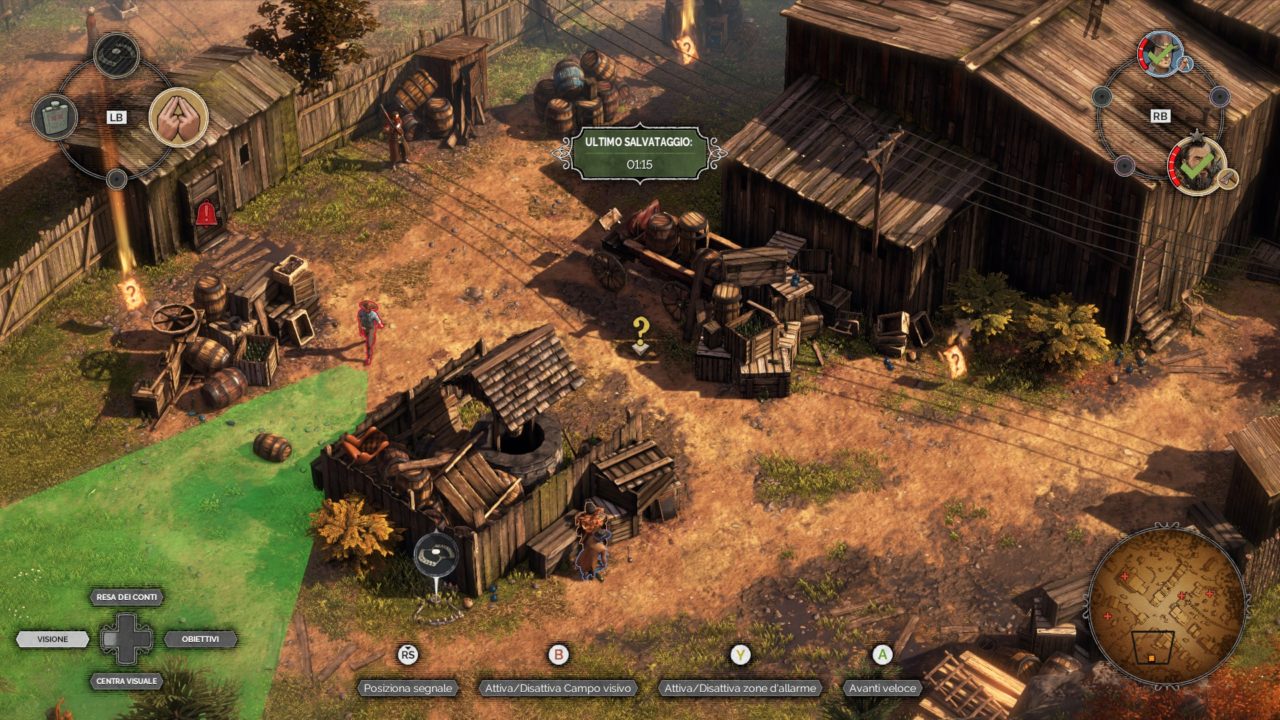Select the bearded Hector portrait
The height and width of the screenshot is (720, 1280).
point(1196,165)
